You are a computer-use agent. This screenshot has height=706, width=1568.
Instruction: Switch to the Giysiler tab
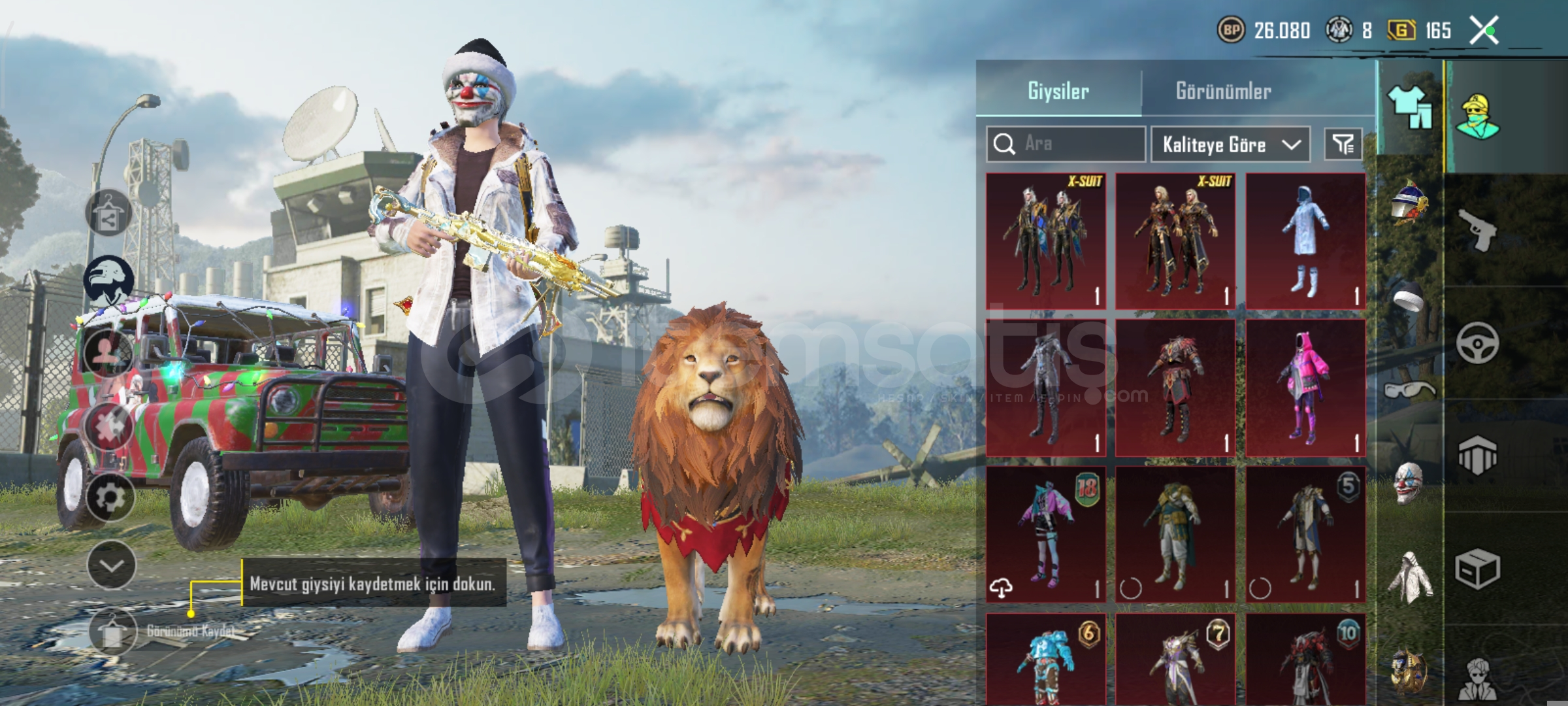(1058, 91)
